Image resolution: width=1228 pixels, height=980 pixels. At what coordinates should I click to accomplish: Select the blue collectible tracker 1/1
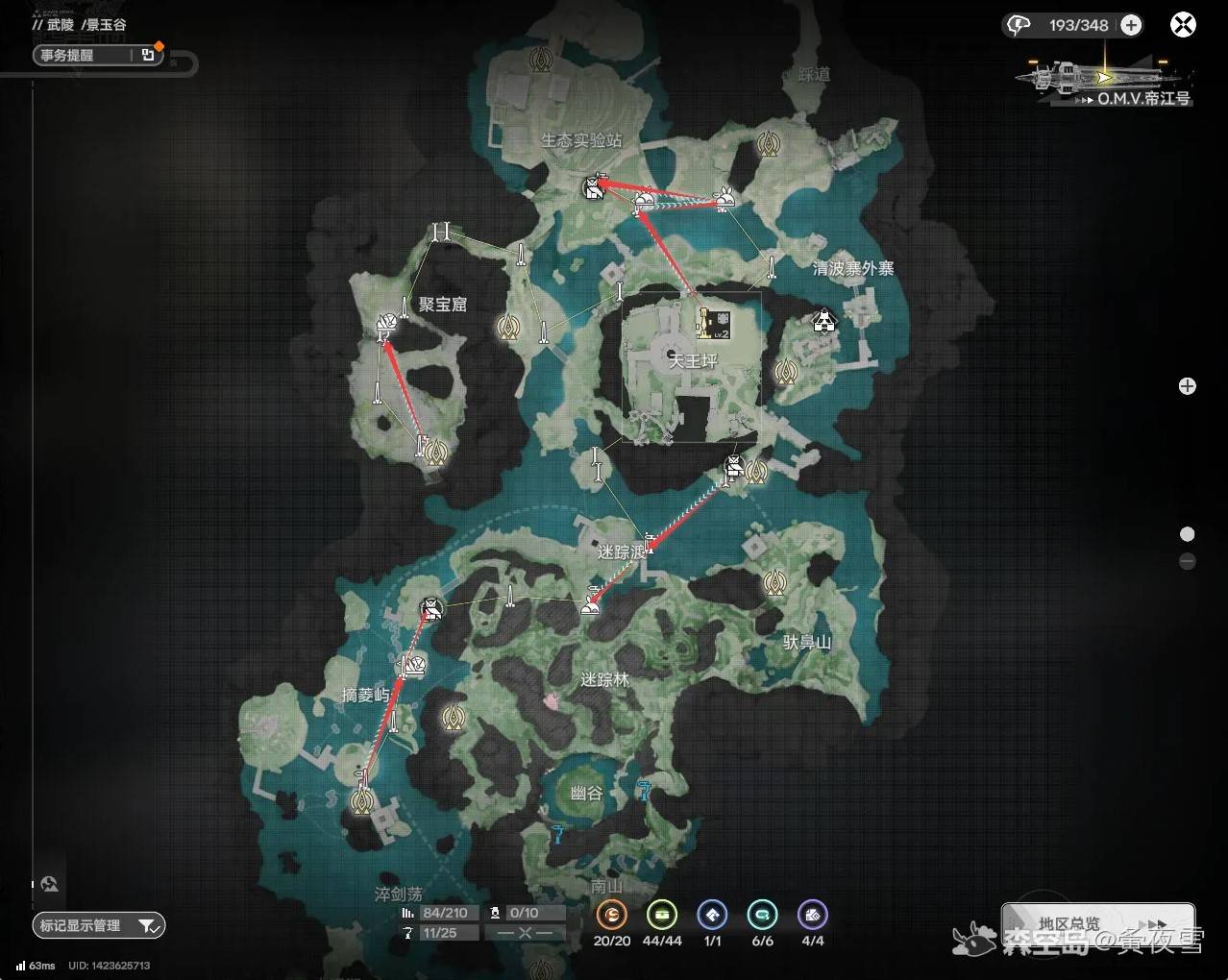[x=712, y=915]
